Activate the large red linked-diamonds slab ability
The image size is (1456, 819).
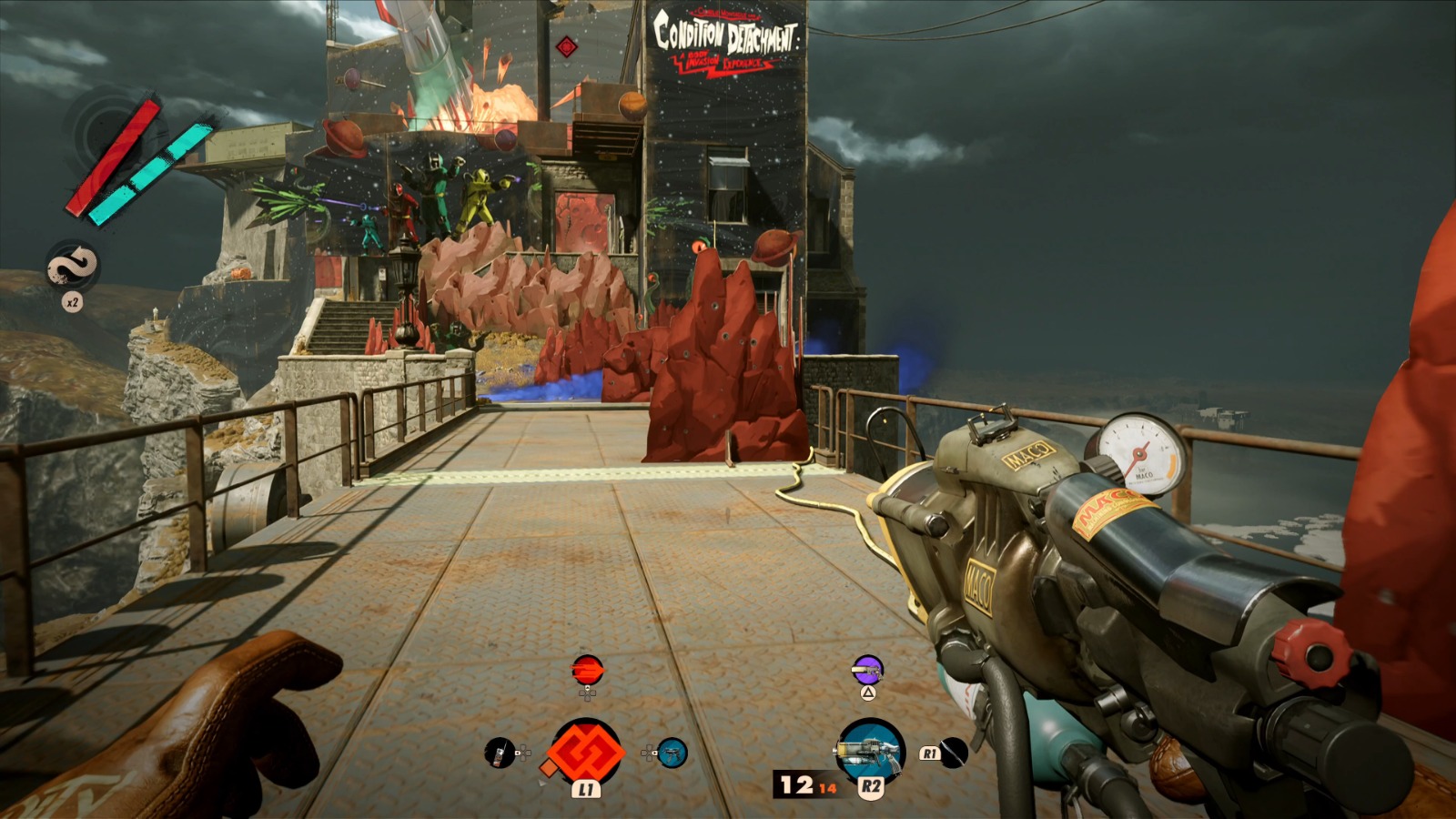pos(586,753)
